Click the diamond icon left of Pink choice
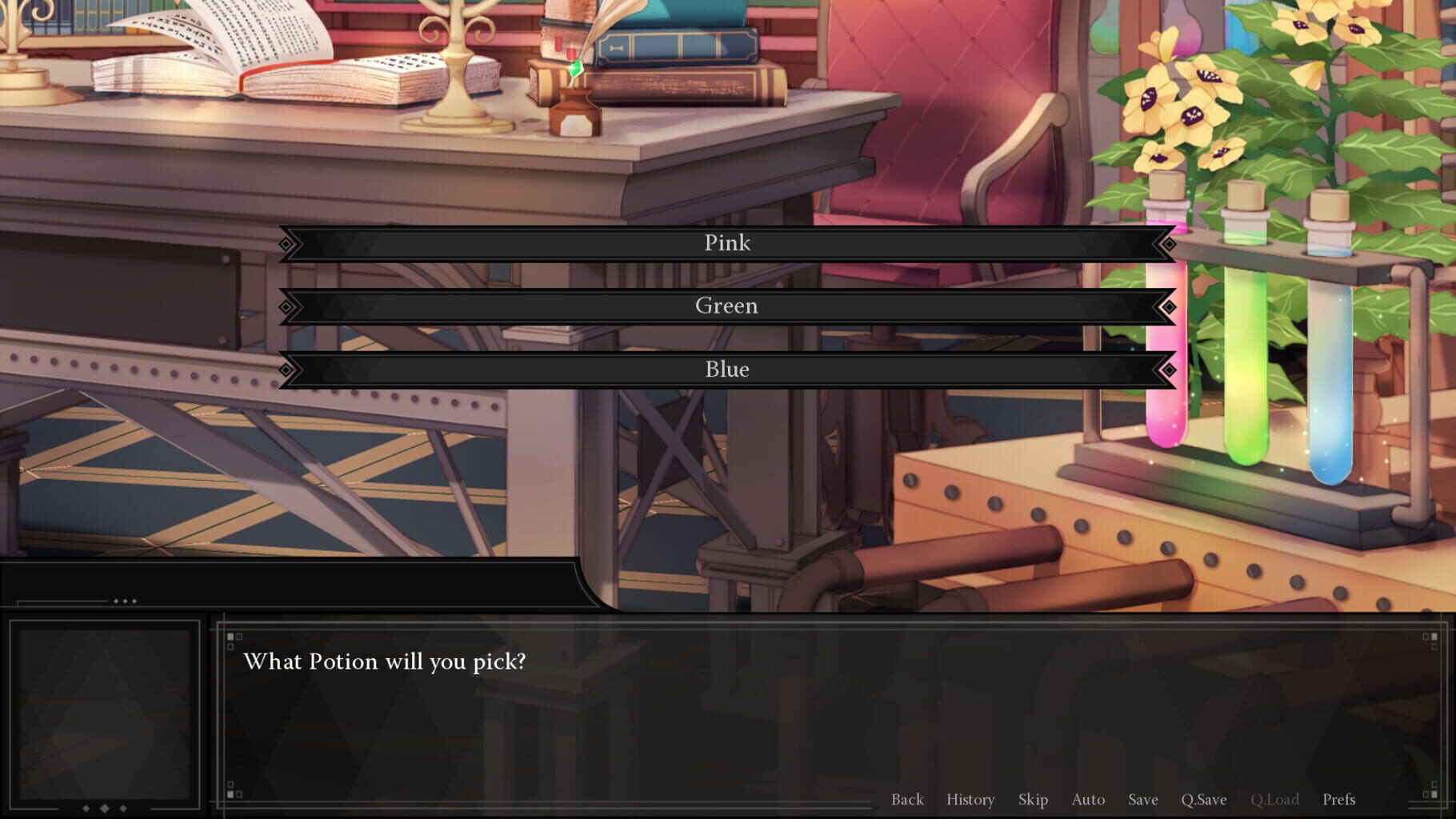 pyautogui.click(x=286, y=242)
